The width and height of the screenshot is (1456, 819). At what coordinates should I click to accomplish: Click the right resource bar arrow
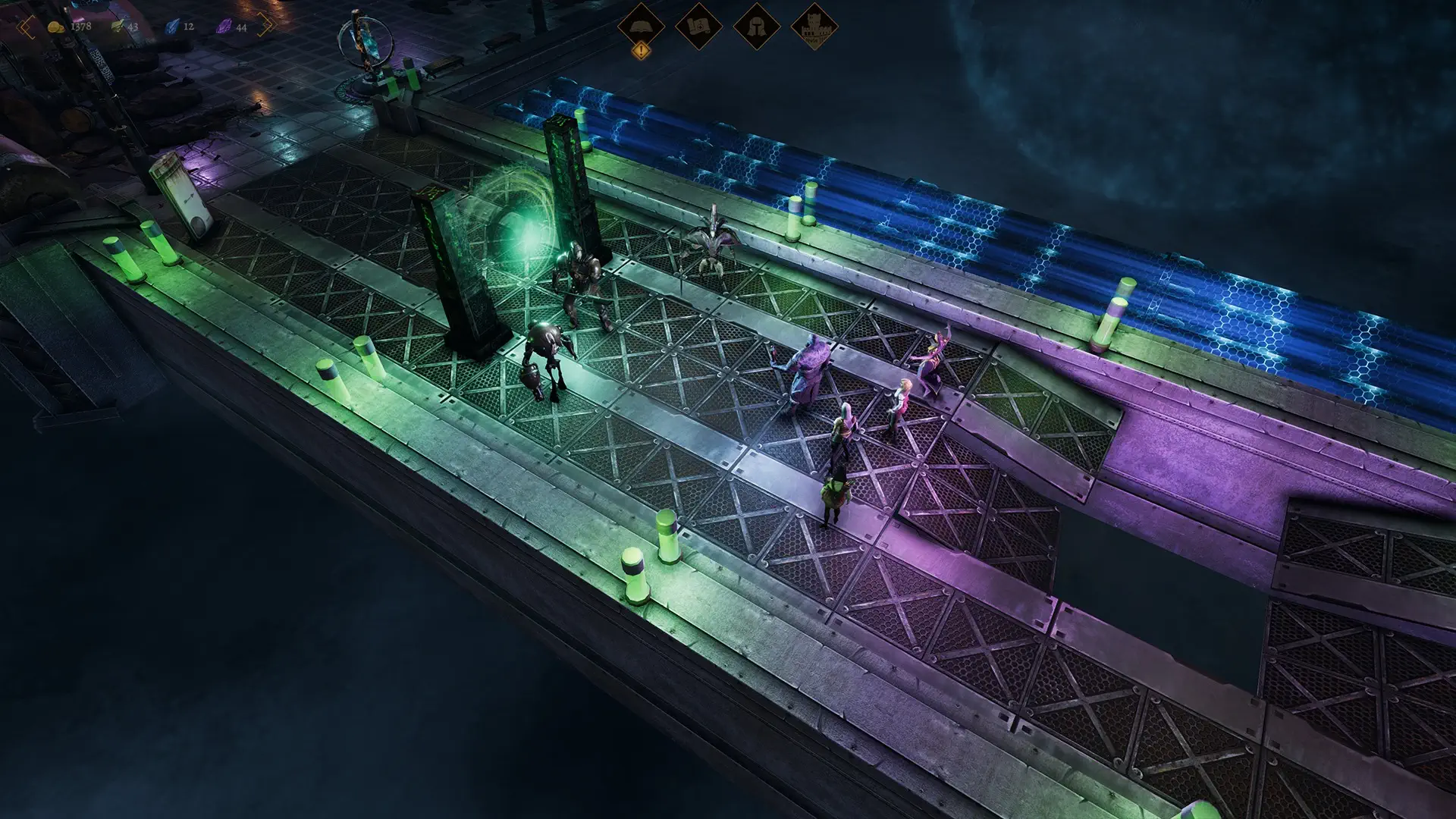[265, 26]
